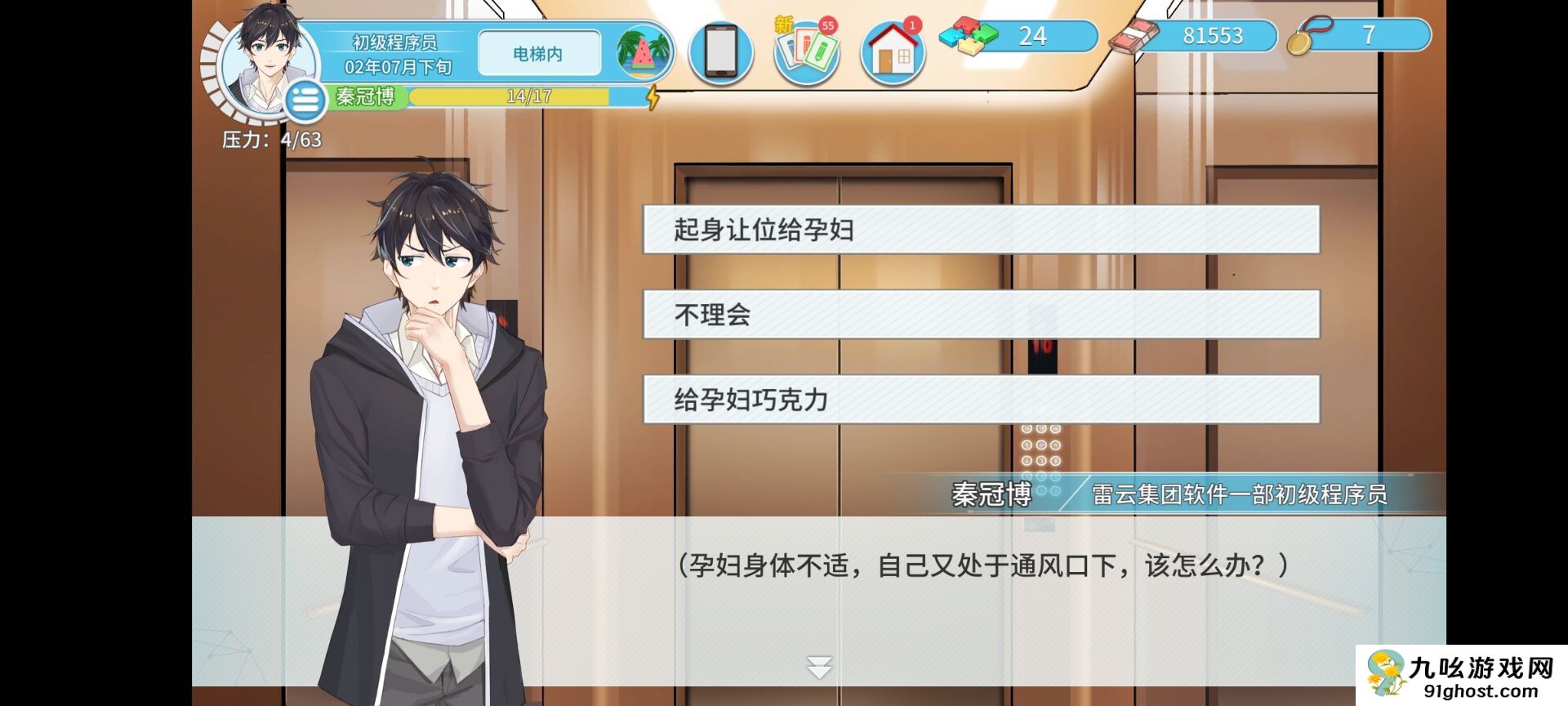Open the blue list menu button
The width and height of the screenshot is (1568, 706).
pos(305,101)
